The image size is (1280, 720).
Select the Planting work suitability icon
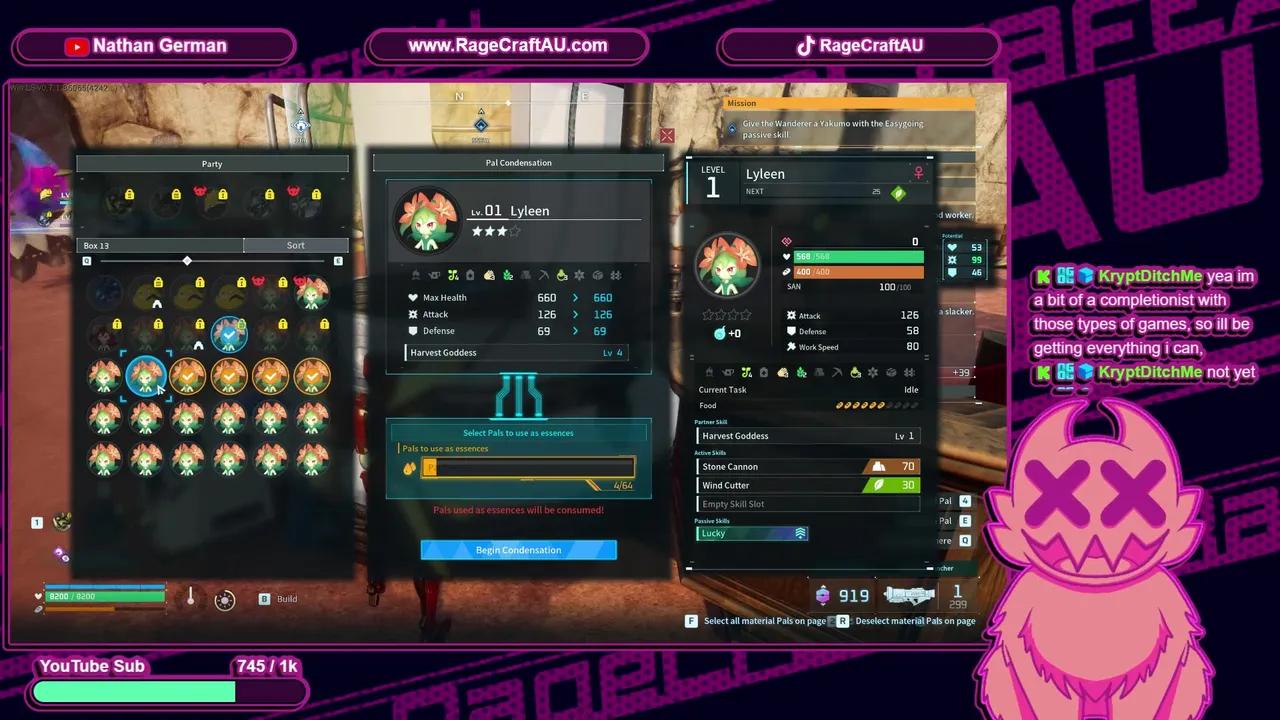[453, 275]
